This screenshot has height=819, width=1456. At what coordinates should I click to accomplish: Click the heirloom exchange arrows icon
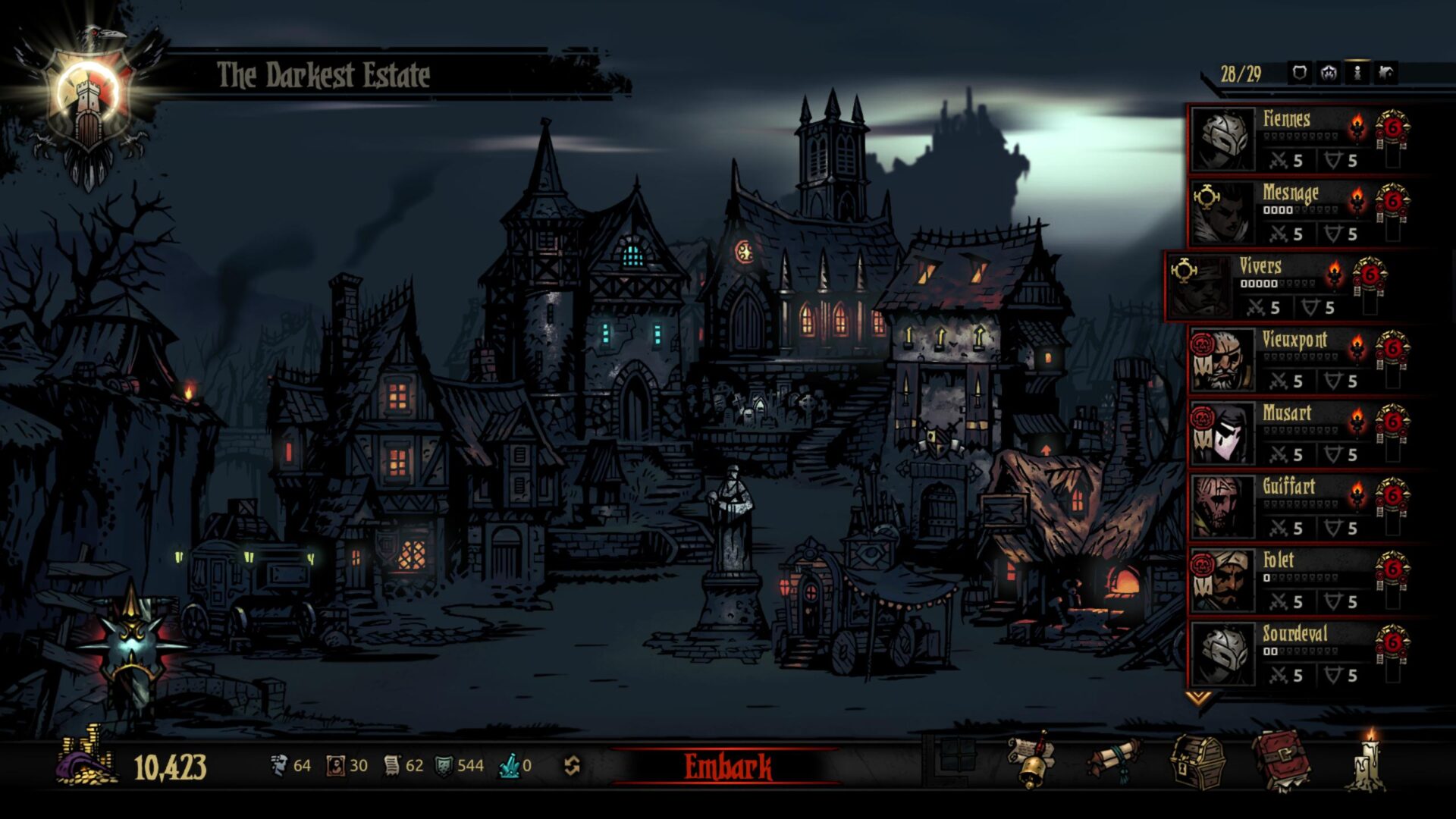(x=573, y=766)
